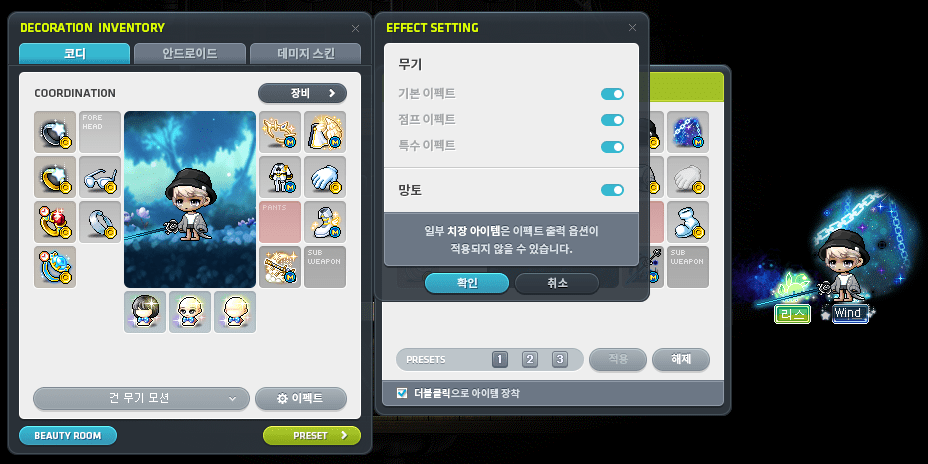928x464 pixels.
Task: Open the green Preset button
Action: pyautogui.click(x=311, y=436)
